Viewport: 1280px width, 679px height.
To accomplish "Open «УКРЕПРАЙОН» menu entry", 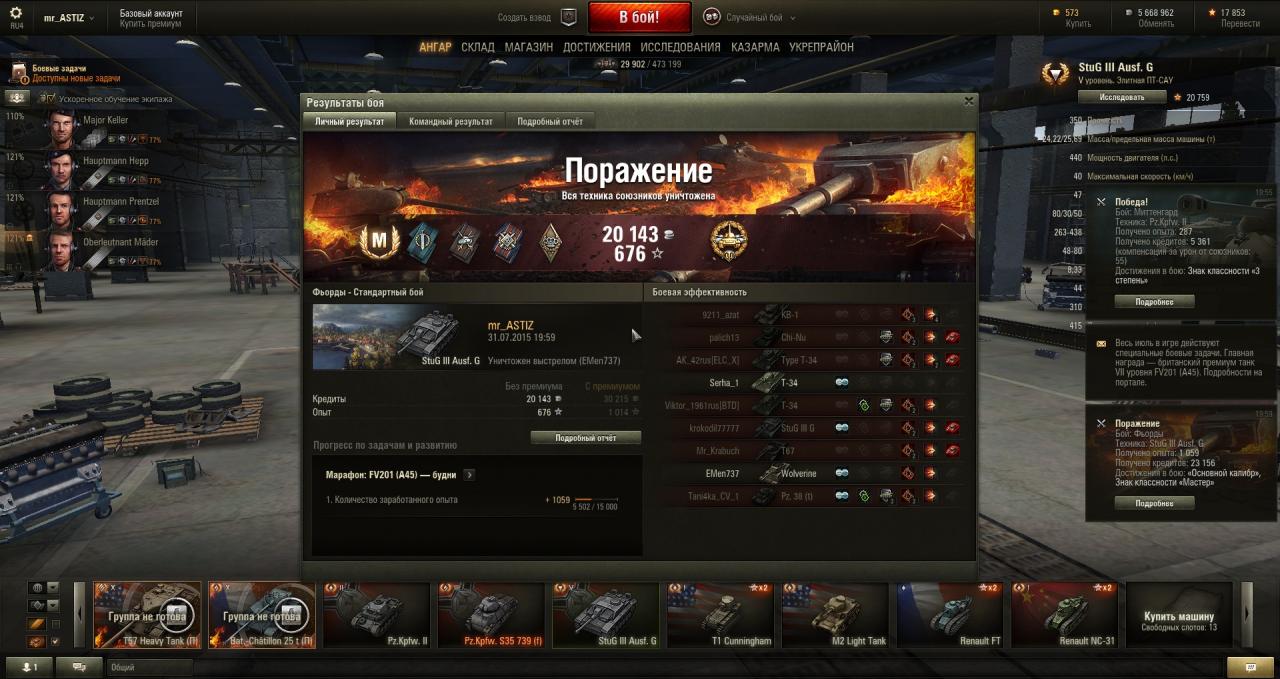I will (821, 47).
